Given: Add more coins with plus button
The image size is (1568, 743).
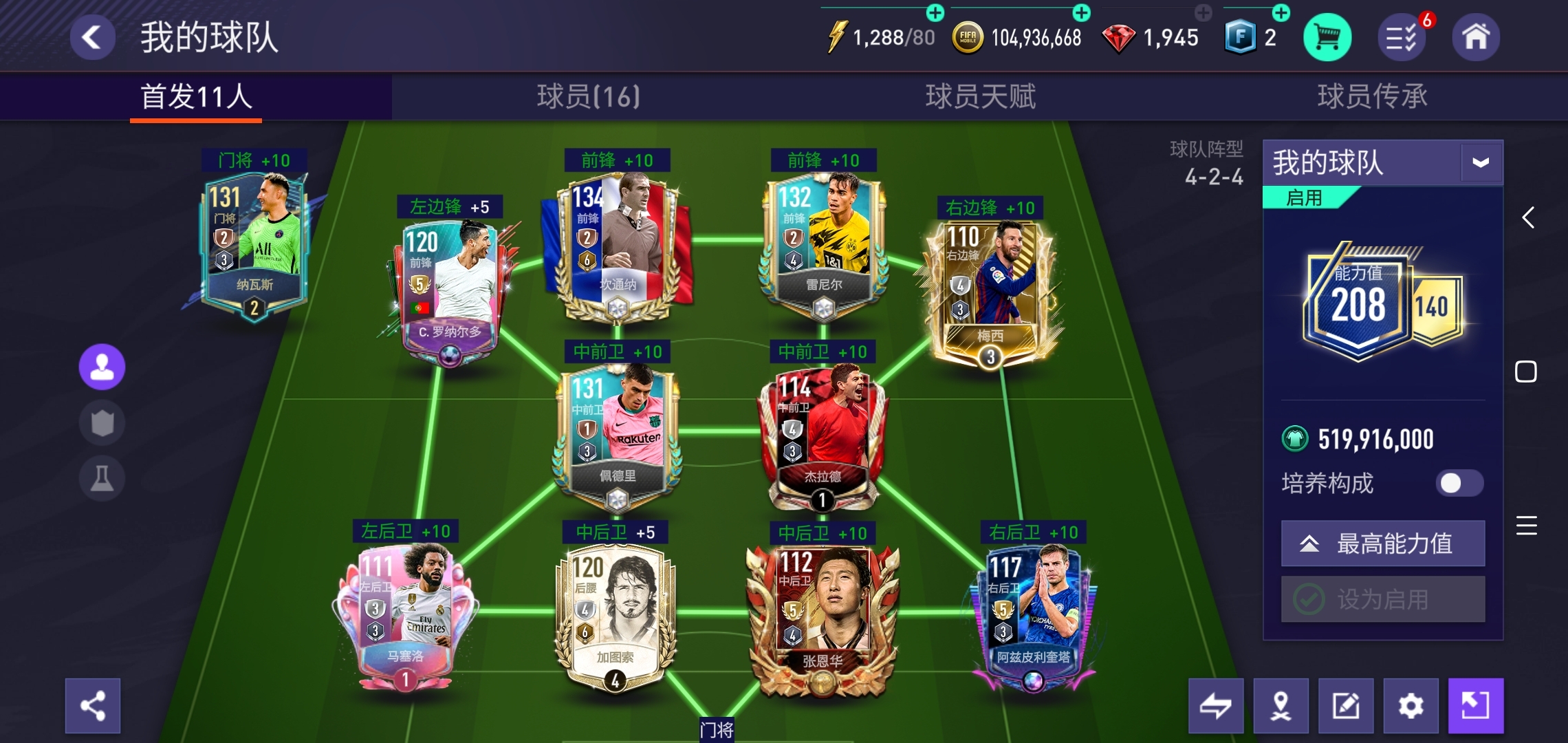Looking at the screenshot, I should [1081, 12].
